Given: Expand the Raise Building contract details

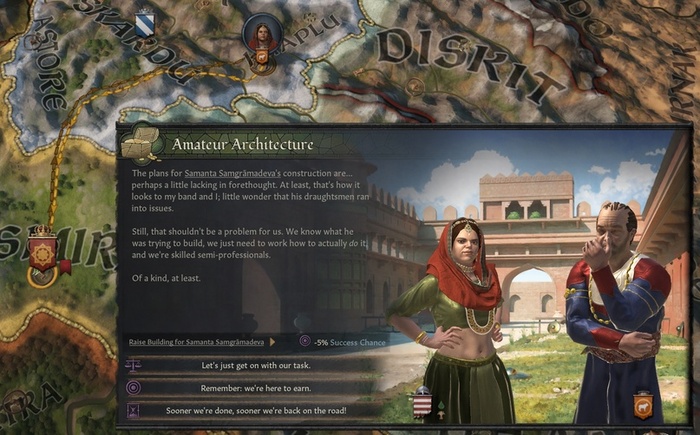Looking at the screenshot, I should click(x=272, y=342).
